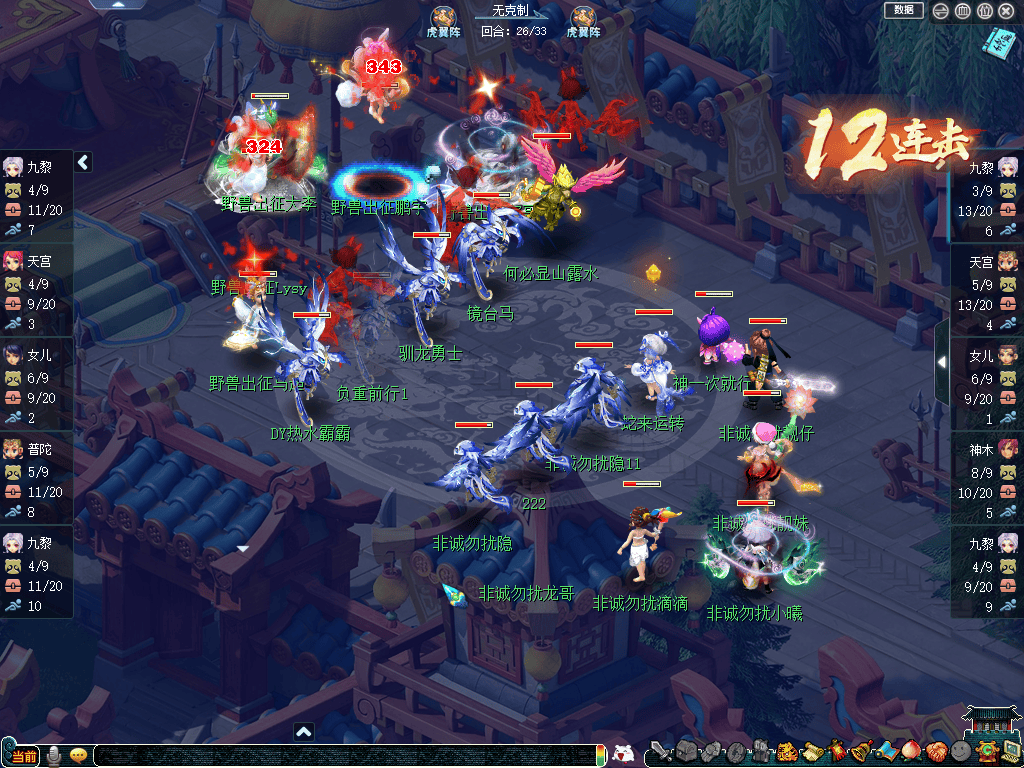Open the handshake friends icon
Screen dimensions: 1024x768
[x=936, y=753]
